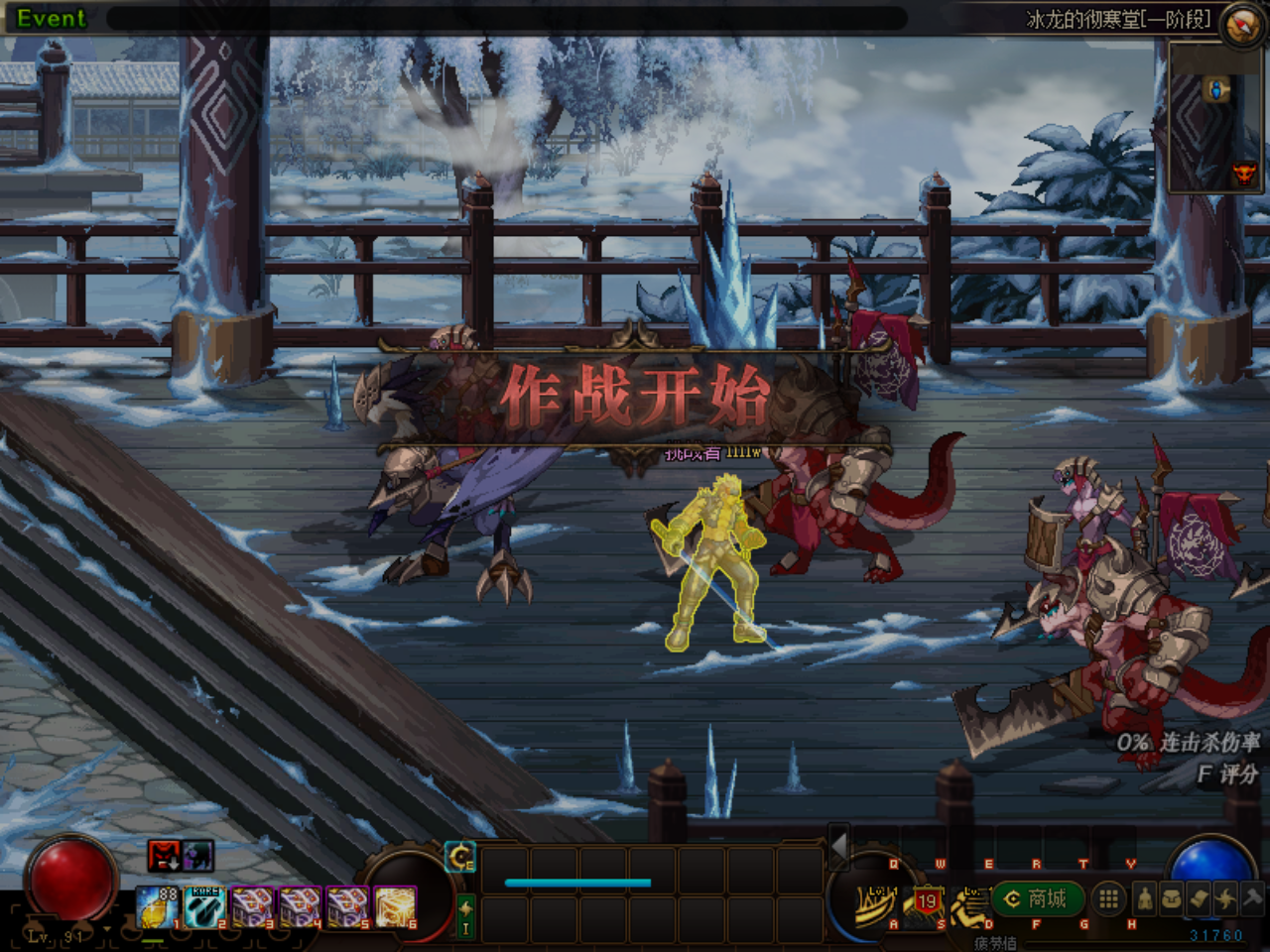This screenshot has width=1270, height=952.
Task: Click the green arrow button labeled I
Action: 465,914
